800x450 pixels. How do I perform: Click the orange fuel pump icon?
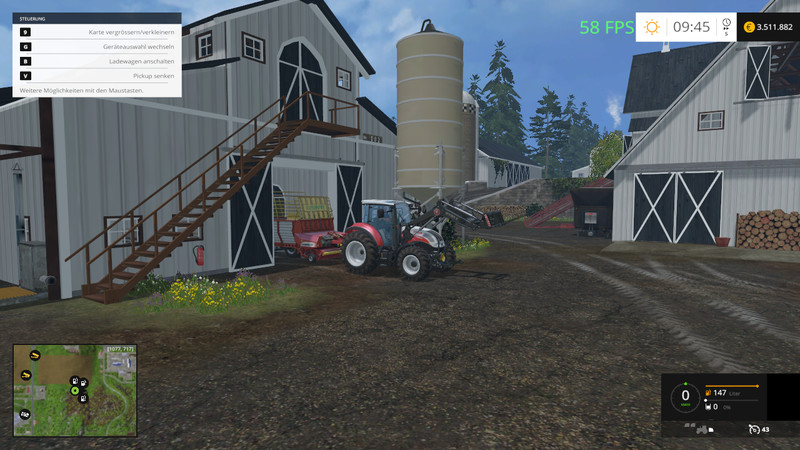click(x=708, y=393)
